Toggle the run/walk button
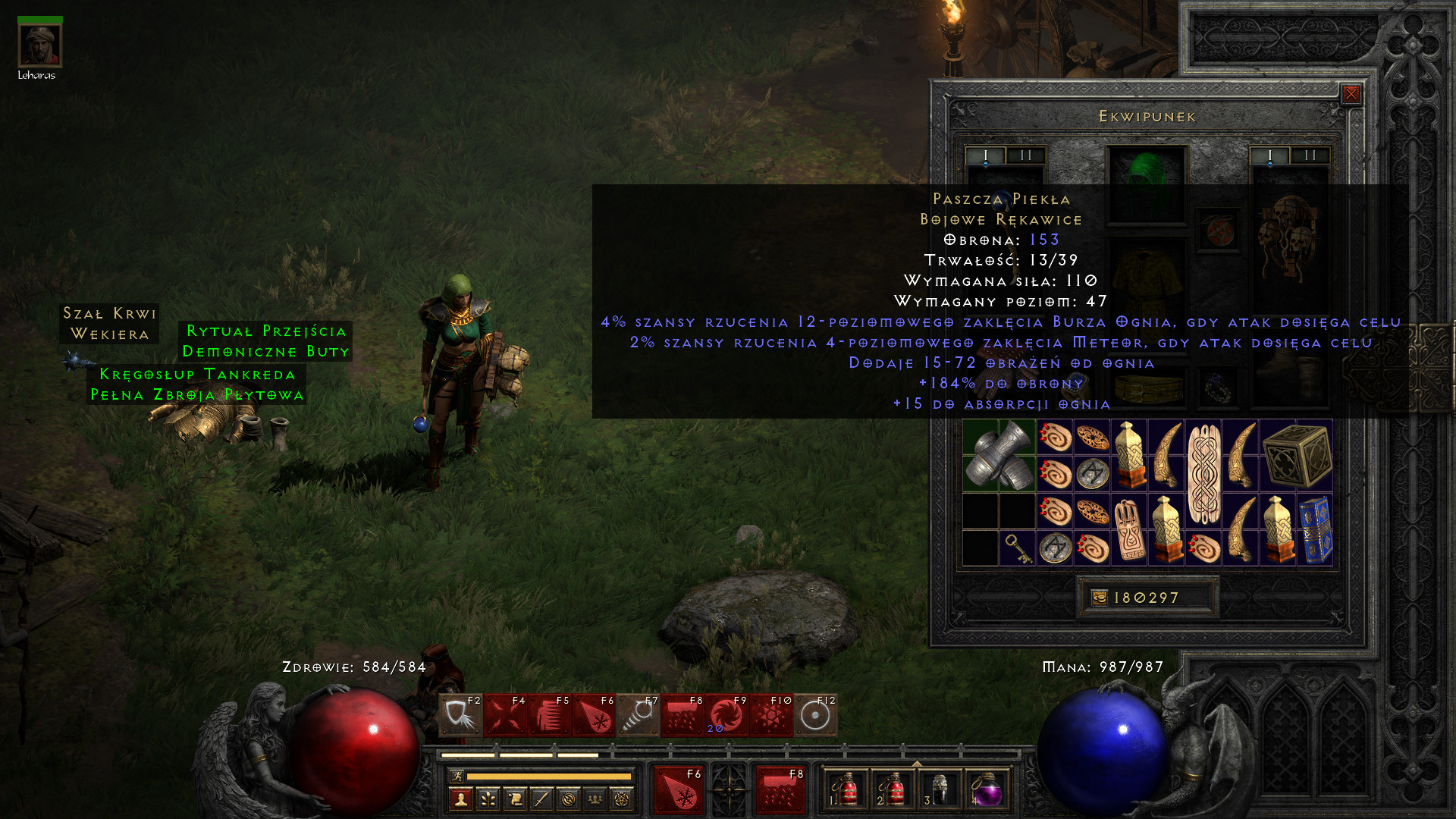 (457, 776)
